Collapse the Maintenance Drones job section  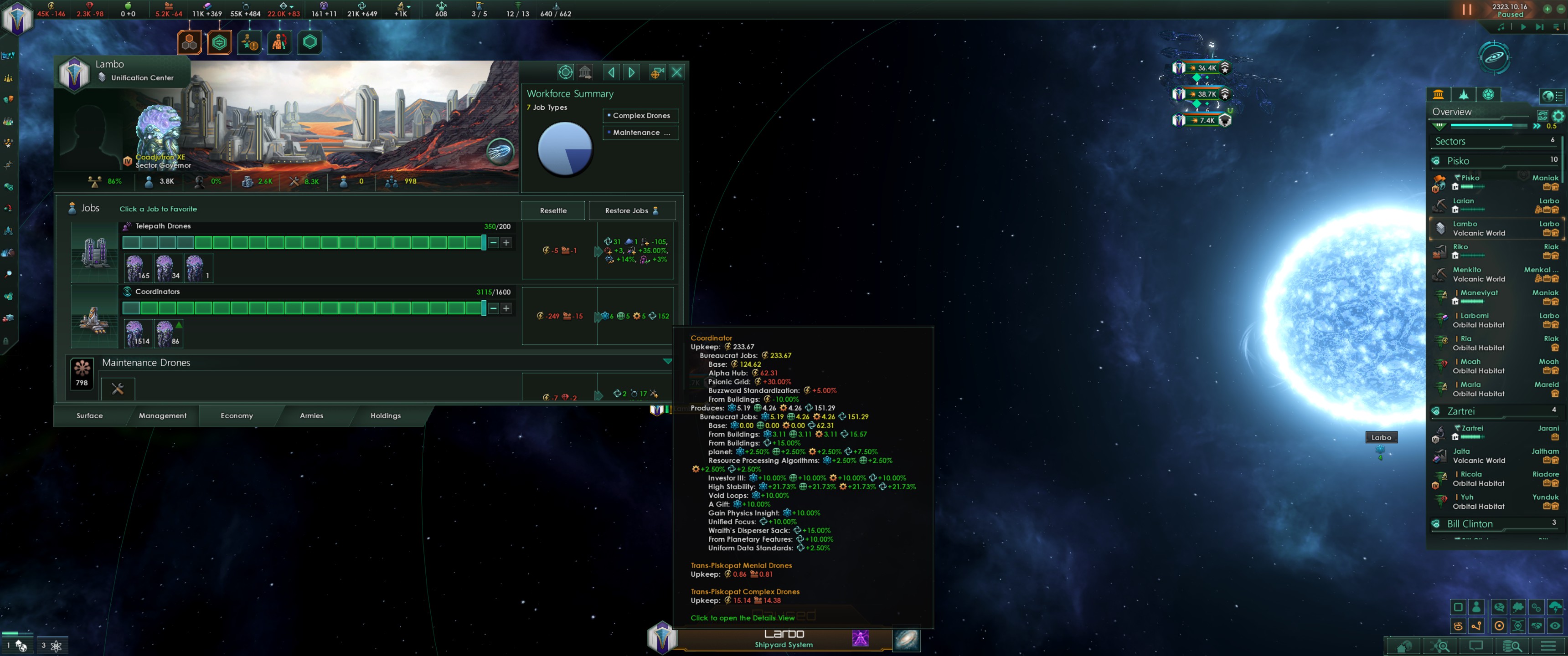pos(667,360)
